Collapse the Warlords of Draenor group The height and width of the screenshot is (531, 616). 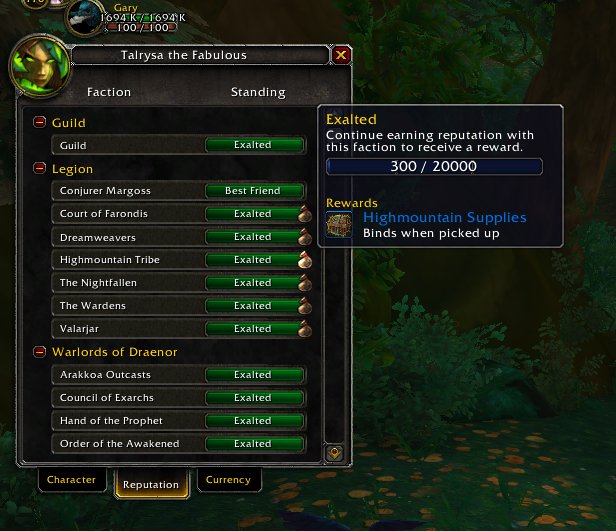40,351
